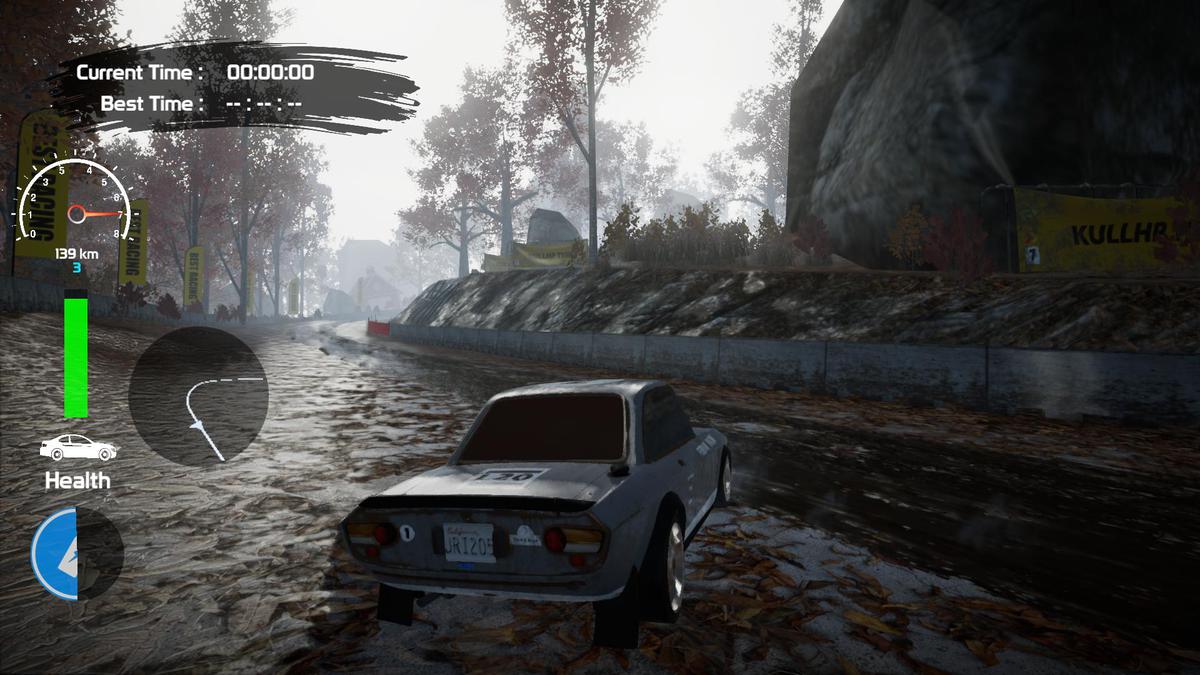The height and width of the screenshot is (675, 1200).
Task: Click the white car health icon
Action: point(78,448)
